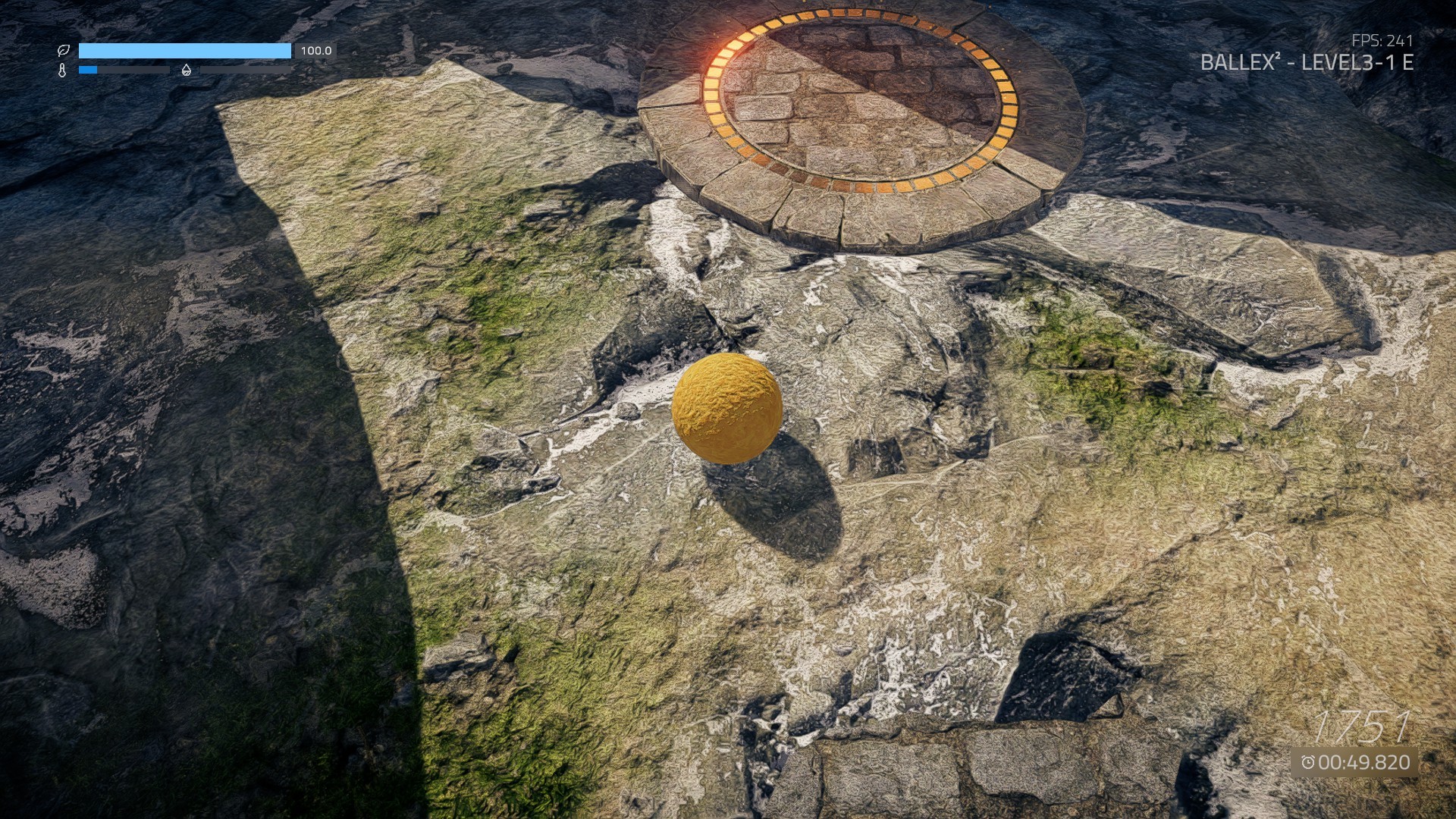Select the thermometer icon in the HUD
This screenshot has width=1456, height=819.
point(63,71)
